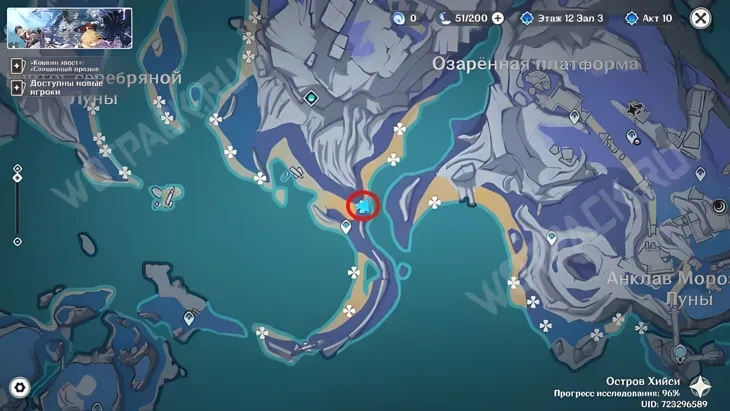Open map settings gear icon

18,388
